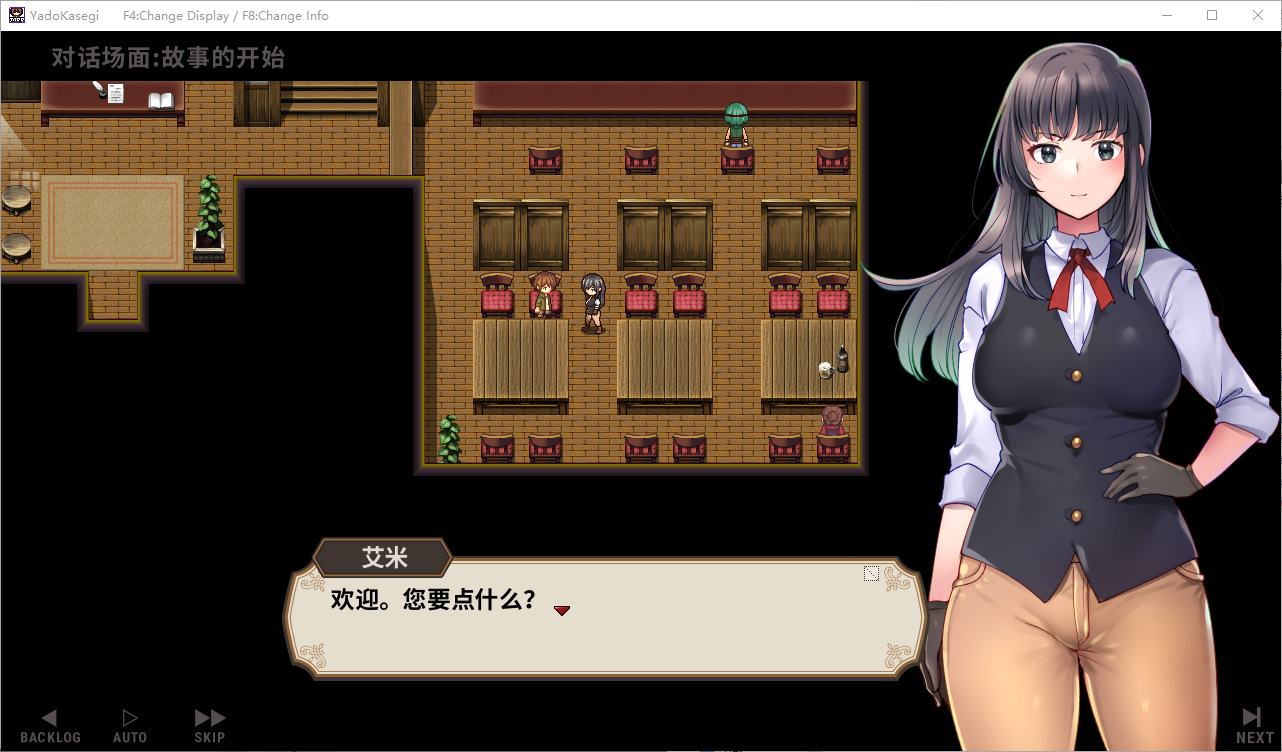Click the small checkered icon inside the dialogue box
The height and width of the screenshot is (752, 1282).
[871, 573]
